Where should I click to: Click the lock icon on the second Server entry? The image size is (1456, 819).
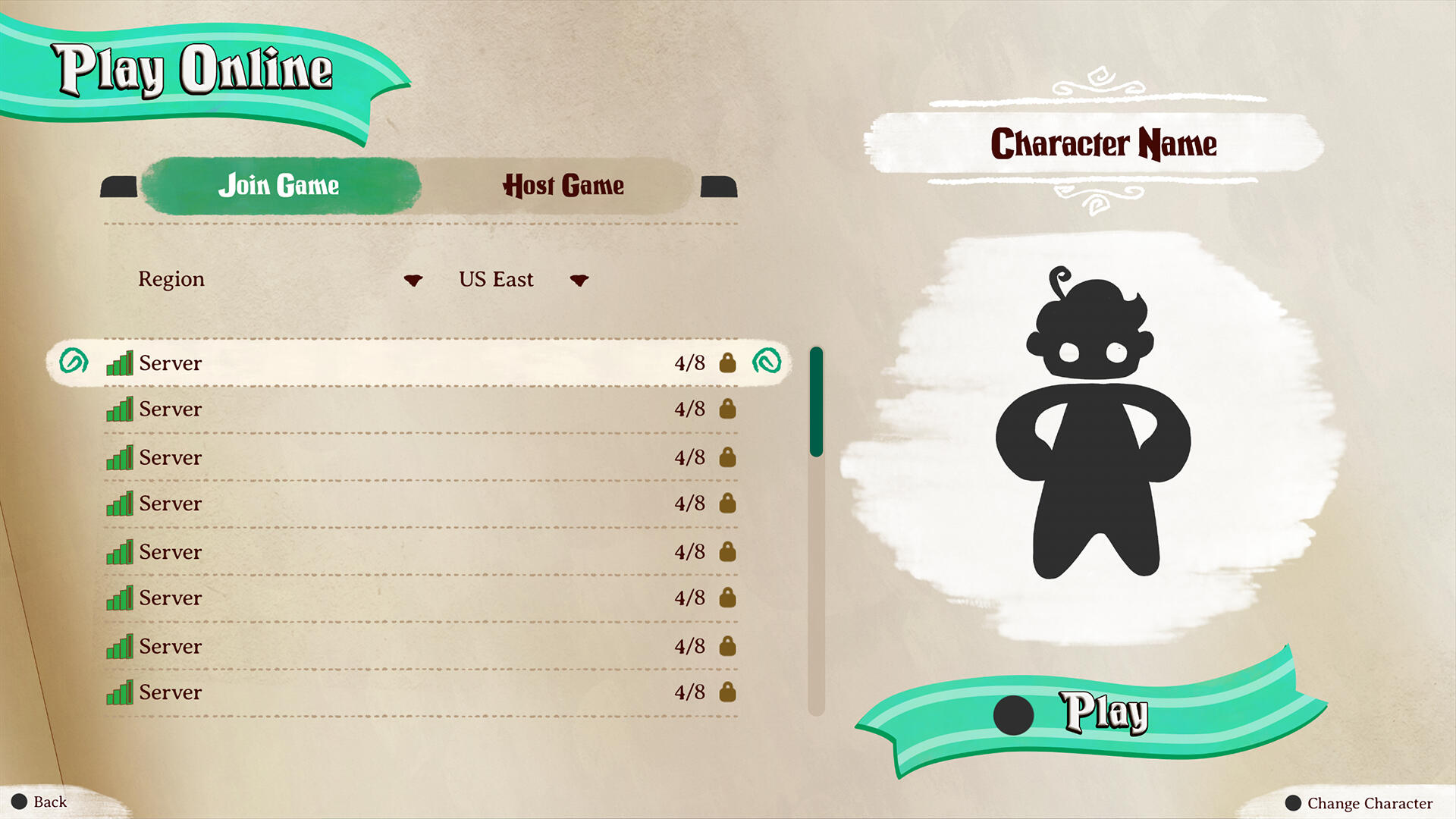[x=726, y=409]
